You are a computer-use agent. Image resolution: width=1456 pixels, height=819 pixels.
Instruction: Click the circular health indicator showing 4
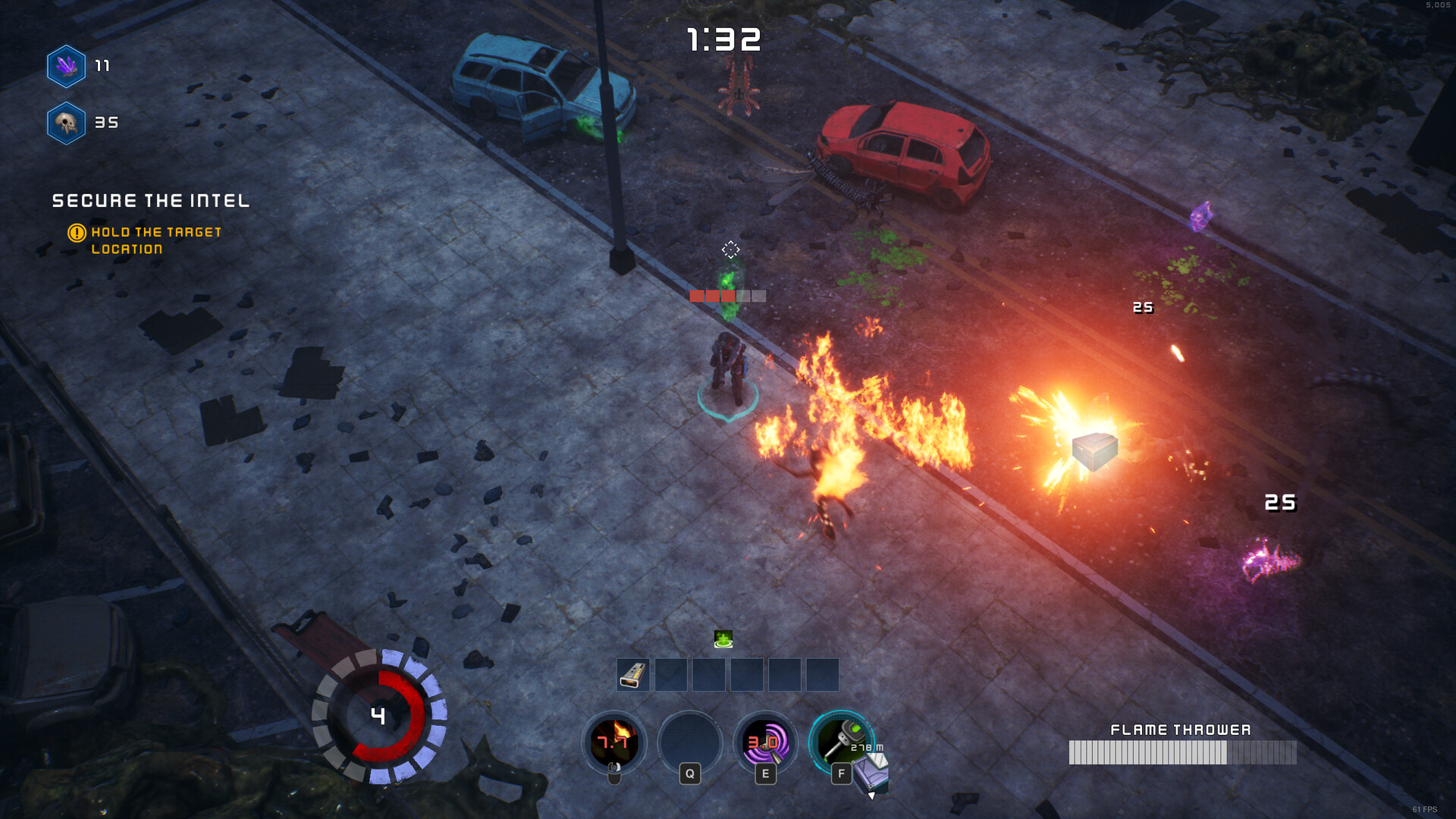pos(378,716)
